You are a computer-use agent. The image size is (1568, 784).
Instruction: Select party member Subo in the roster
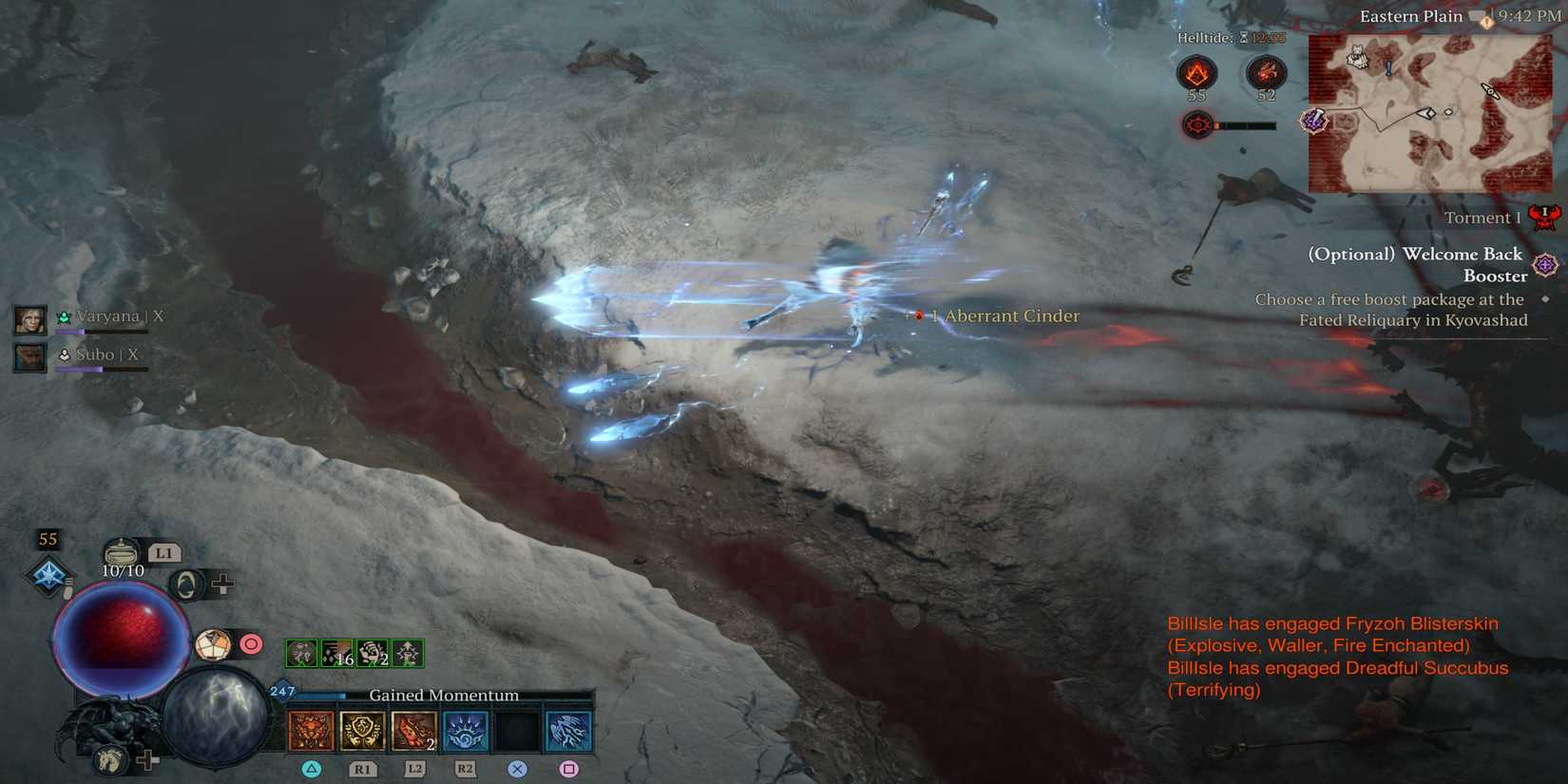click(95, 354)
